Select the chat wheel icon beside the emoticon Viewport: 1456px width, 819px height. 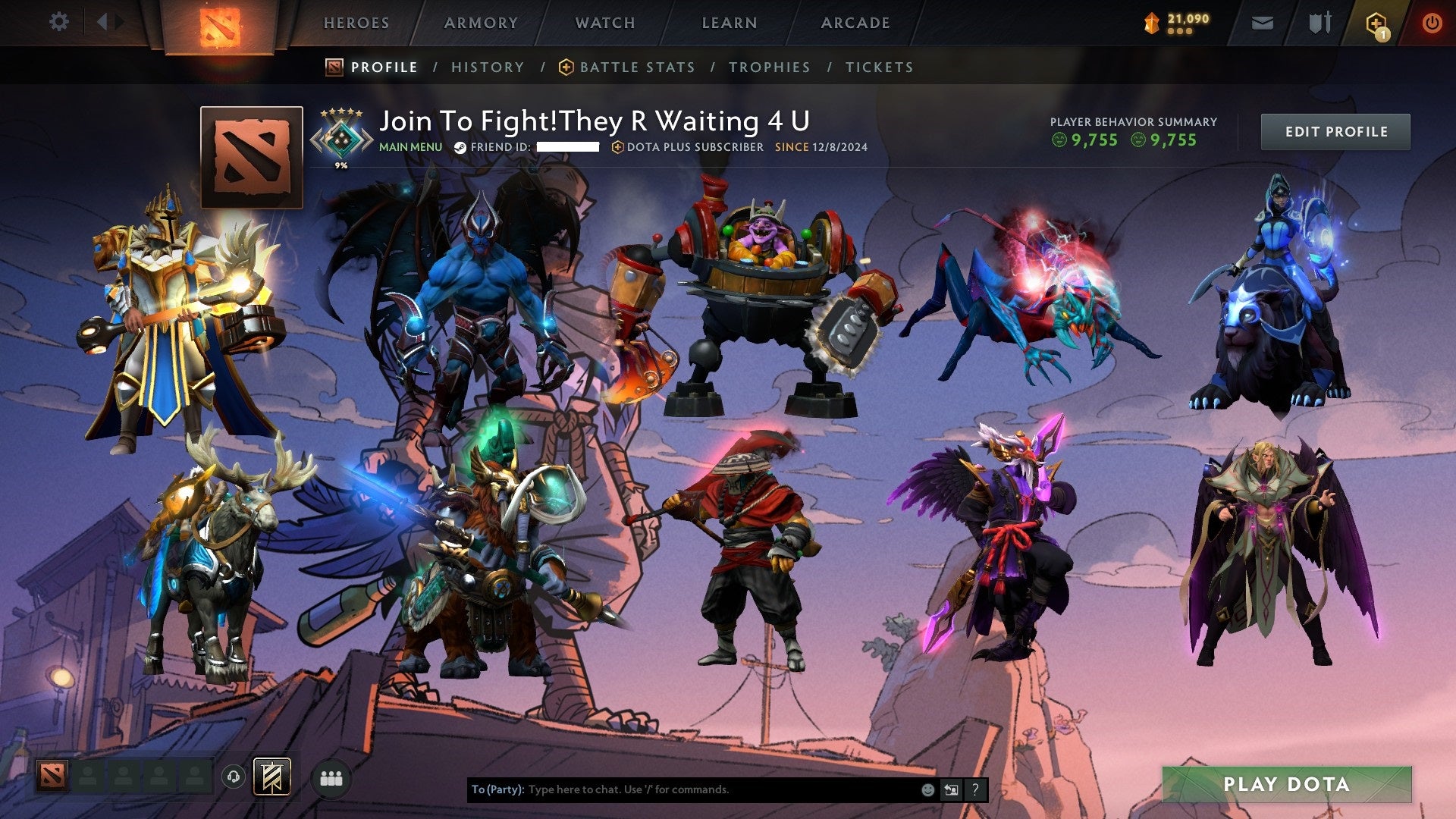(x=952, y=789)
